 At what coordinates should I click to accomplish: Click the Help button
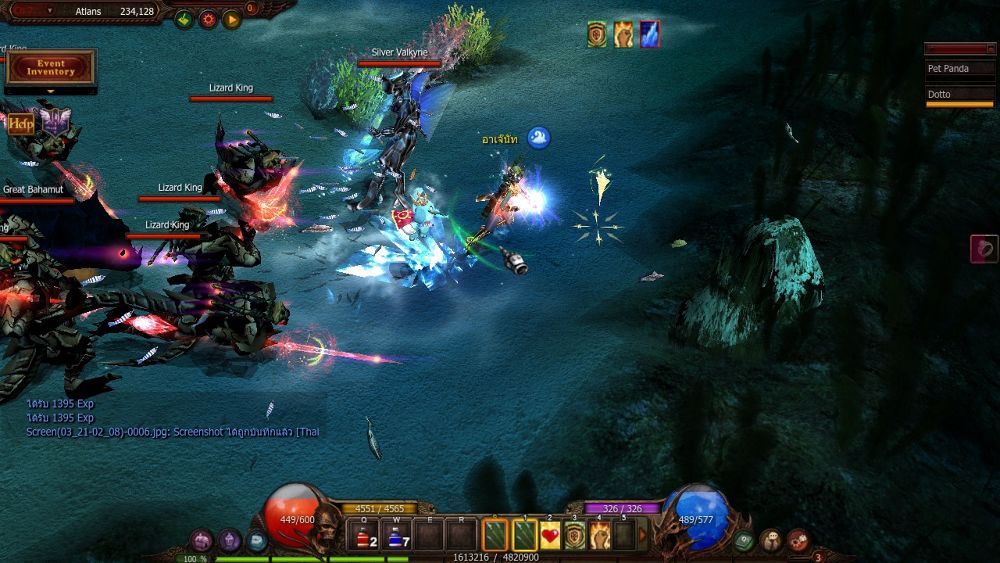click(x=21, y=124)
